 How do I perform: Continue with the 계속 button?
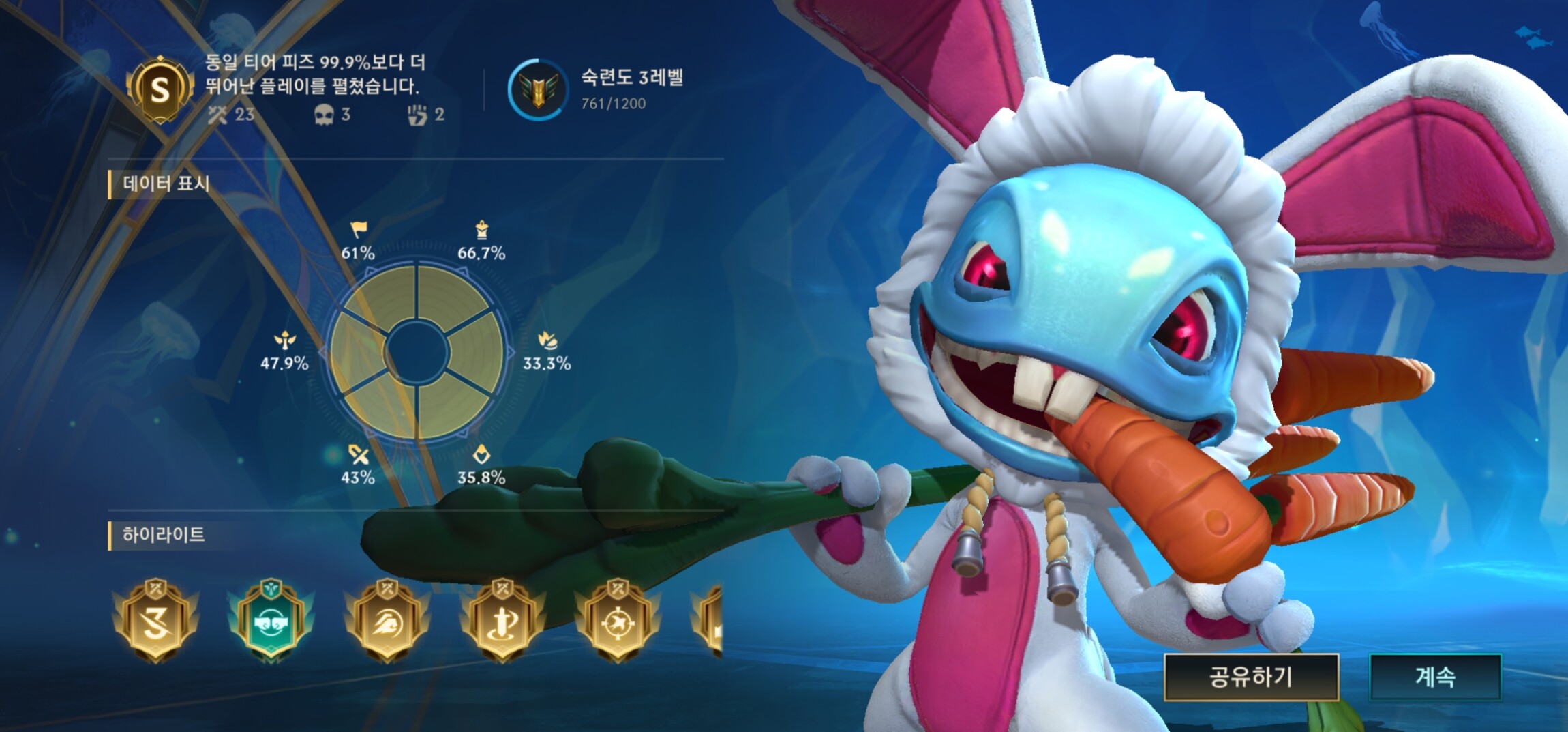1435,677
